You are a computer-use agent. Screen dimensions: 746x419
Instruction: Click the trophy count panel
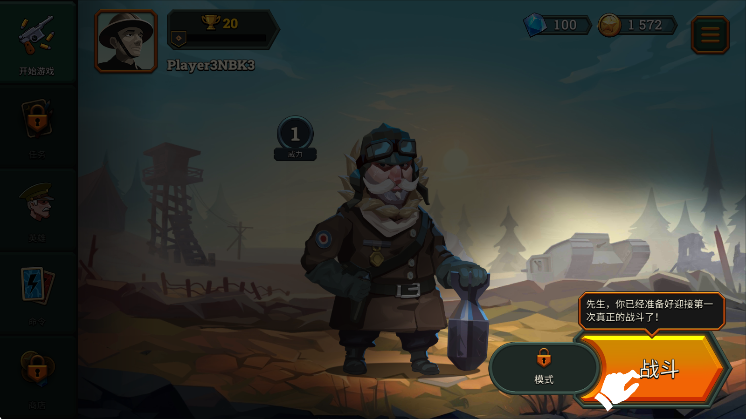point(222,28)
